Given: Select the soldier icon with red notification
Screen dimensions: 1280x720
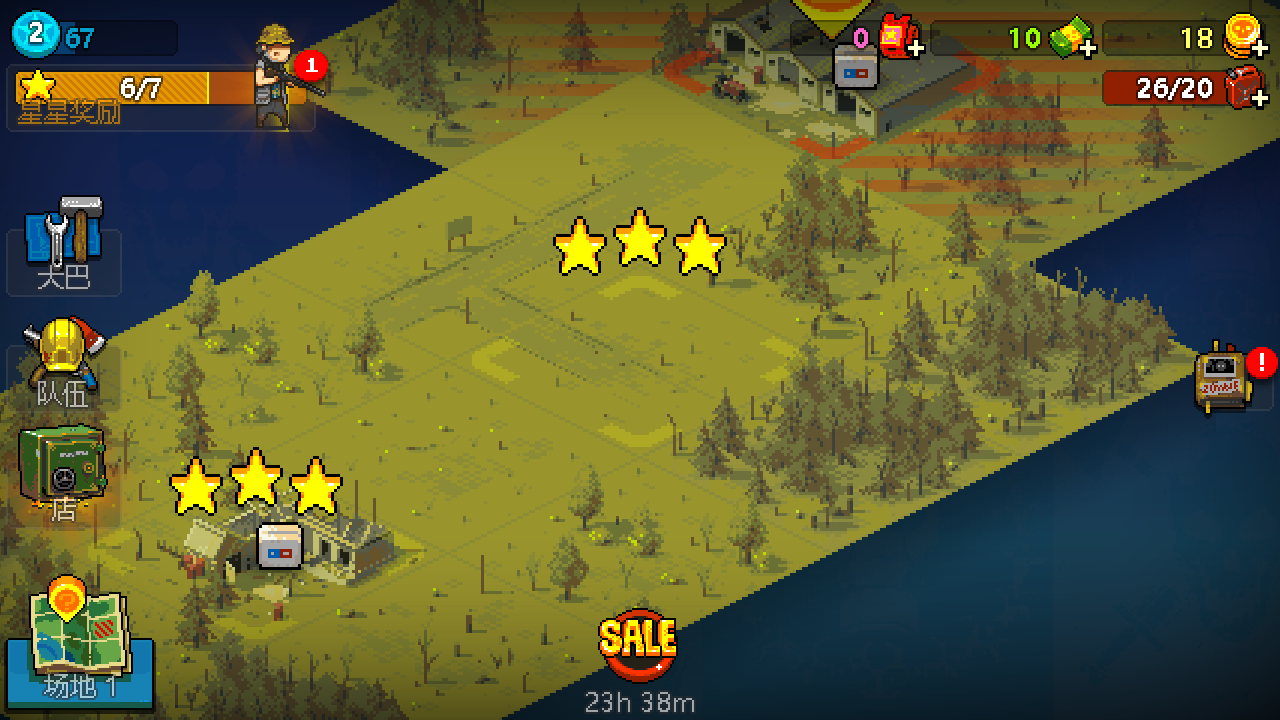Looking at the screenshot, I should click(x=278, y=78).
